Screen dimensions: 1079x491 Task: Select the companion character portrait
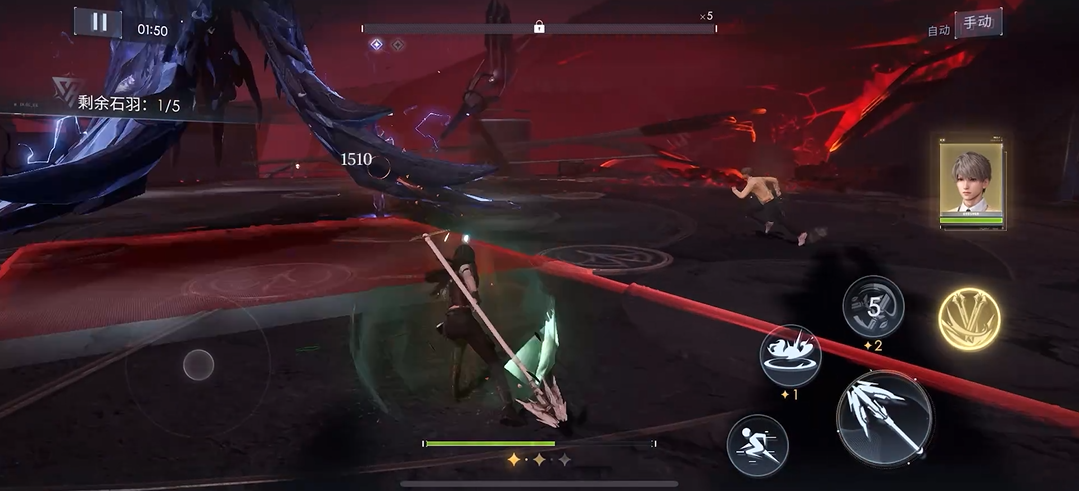point(971,182)
